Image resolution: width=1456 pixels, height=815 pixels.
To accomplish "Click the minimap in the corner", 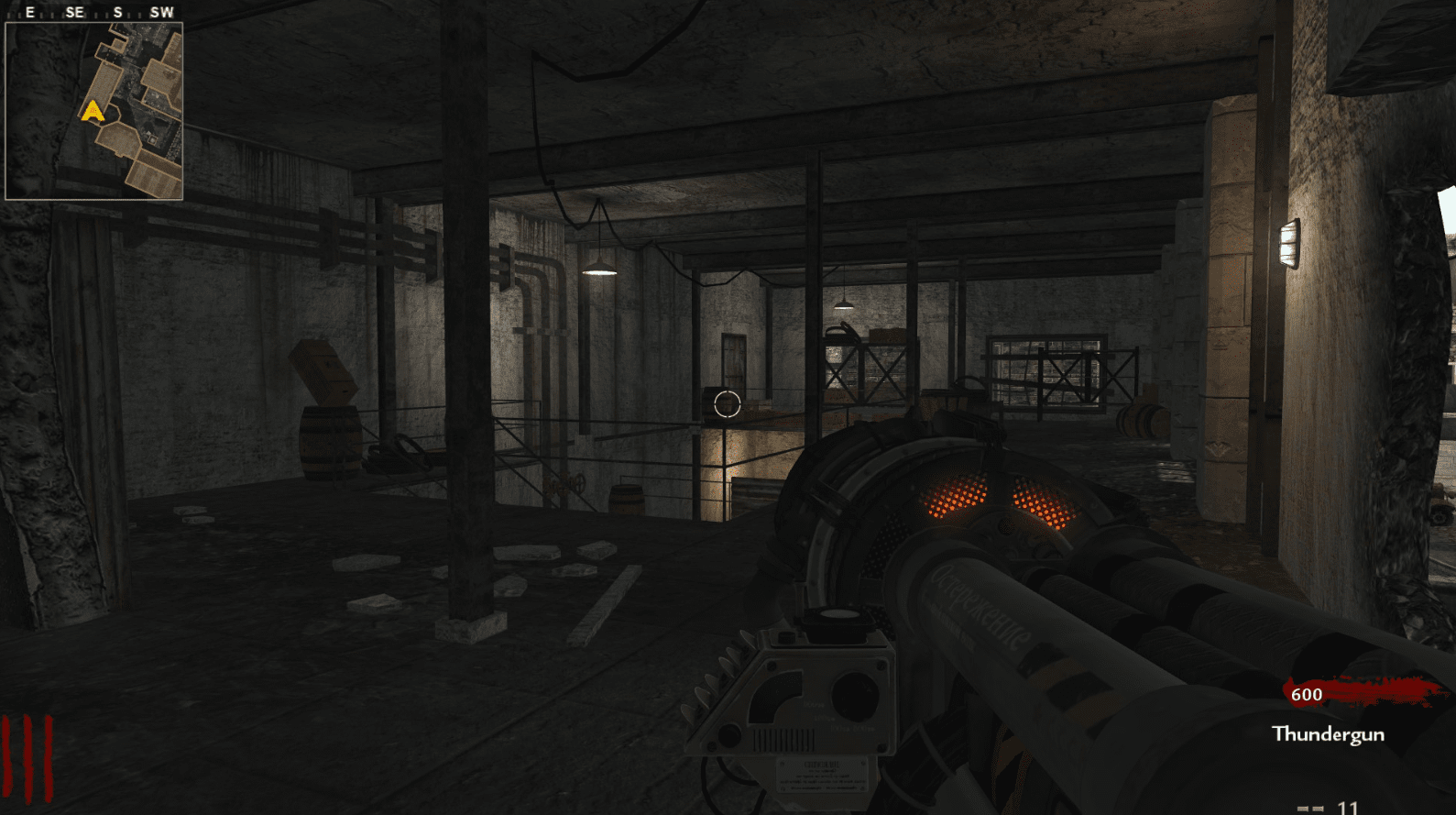I will pos(94,111).
